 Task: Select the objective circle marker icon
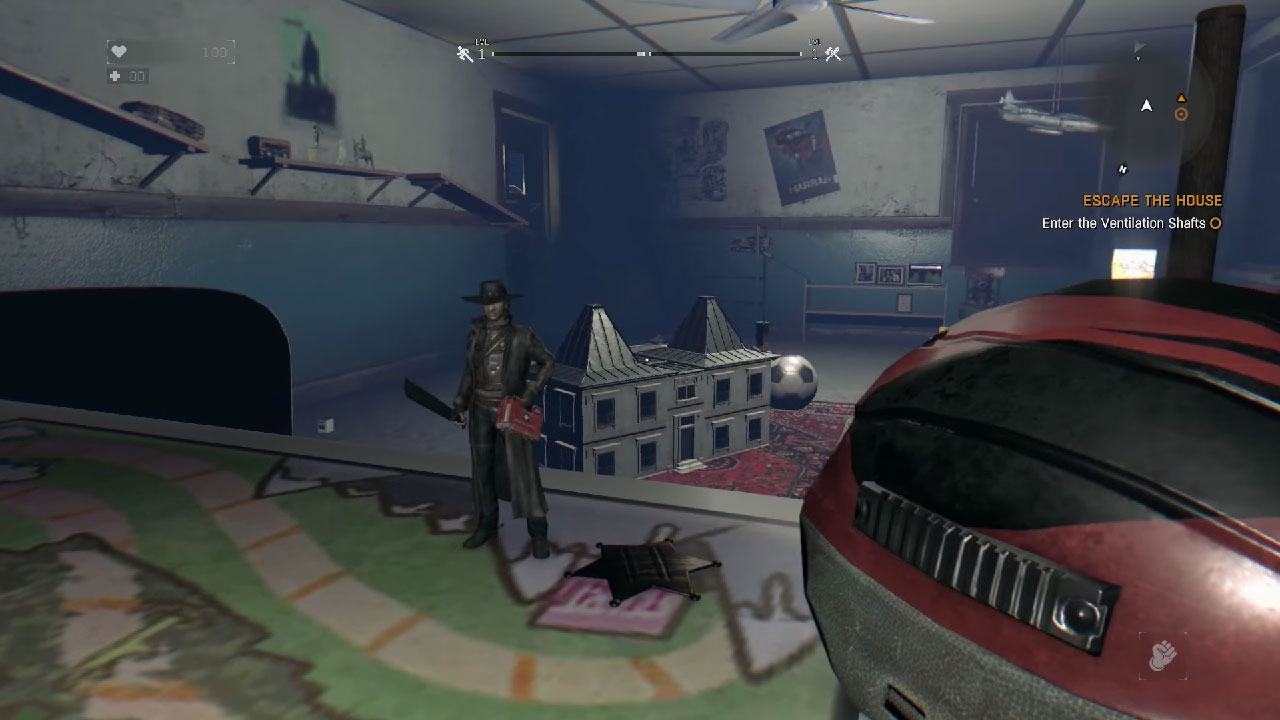1215,223
